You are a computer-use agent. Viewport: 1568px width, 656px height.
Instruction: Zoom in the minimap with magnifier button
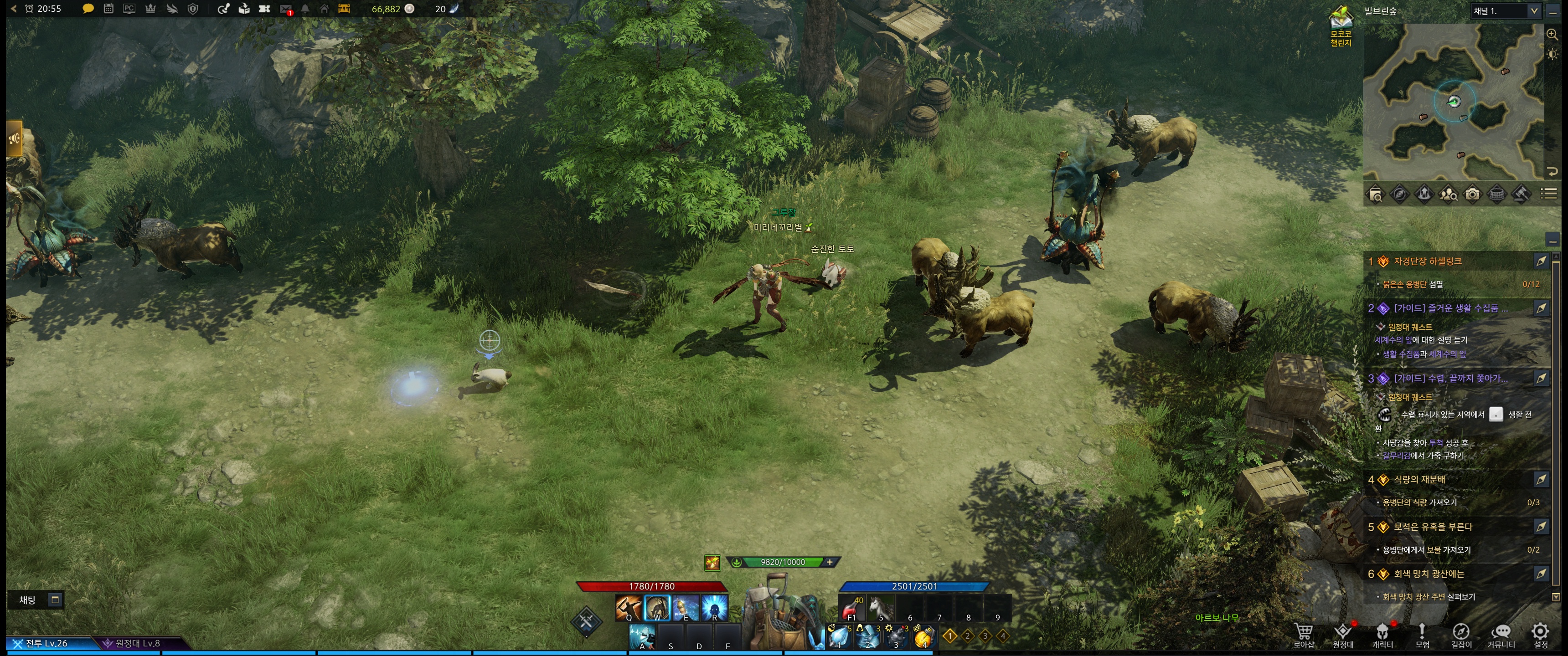[1552, 35]
